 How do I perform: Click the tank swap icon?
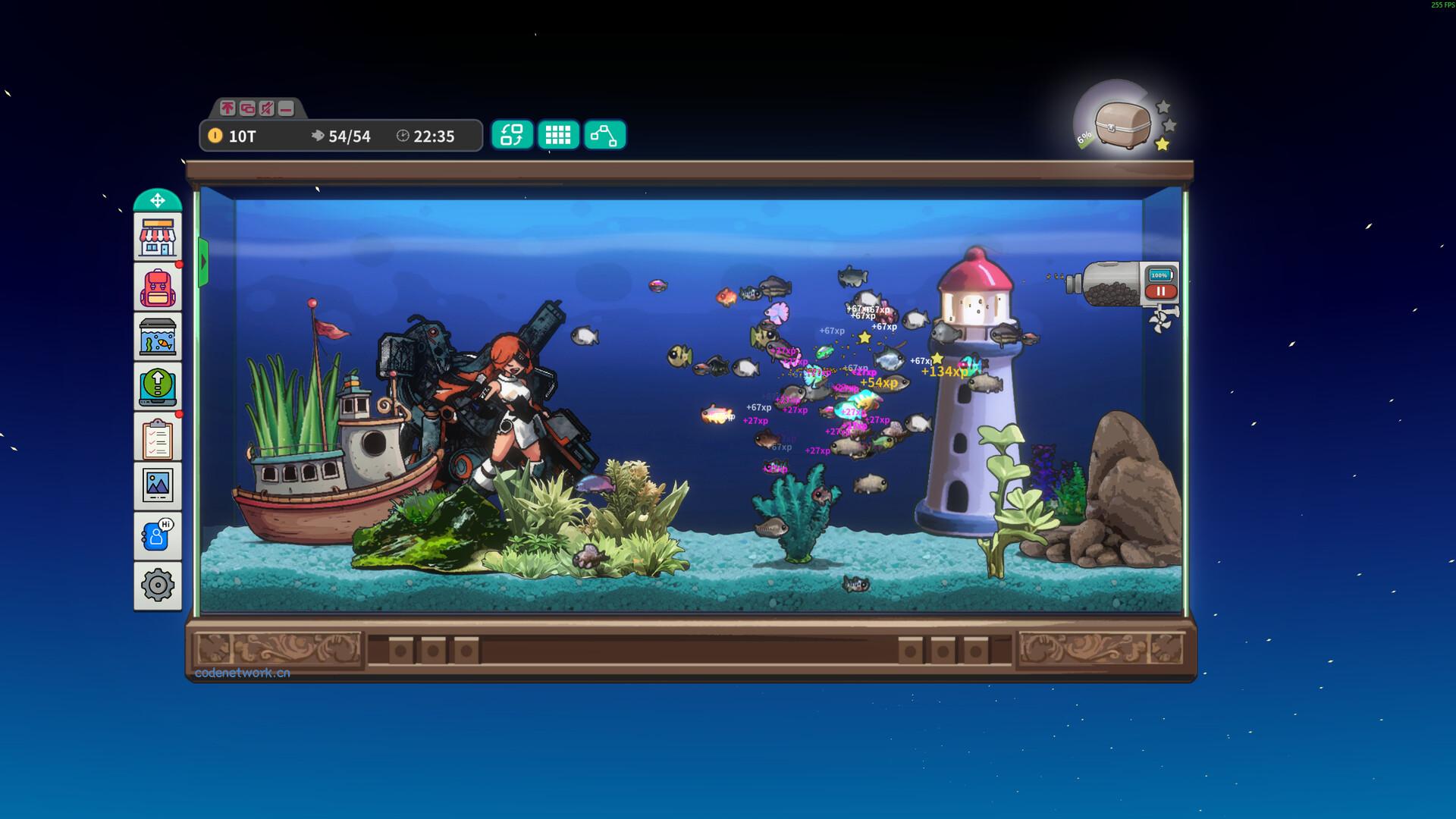pos(513,135)
